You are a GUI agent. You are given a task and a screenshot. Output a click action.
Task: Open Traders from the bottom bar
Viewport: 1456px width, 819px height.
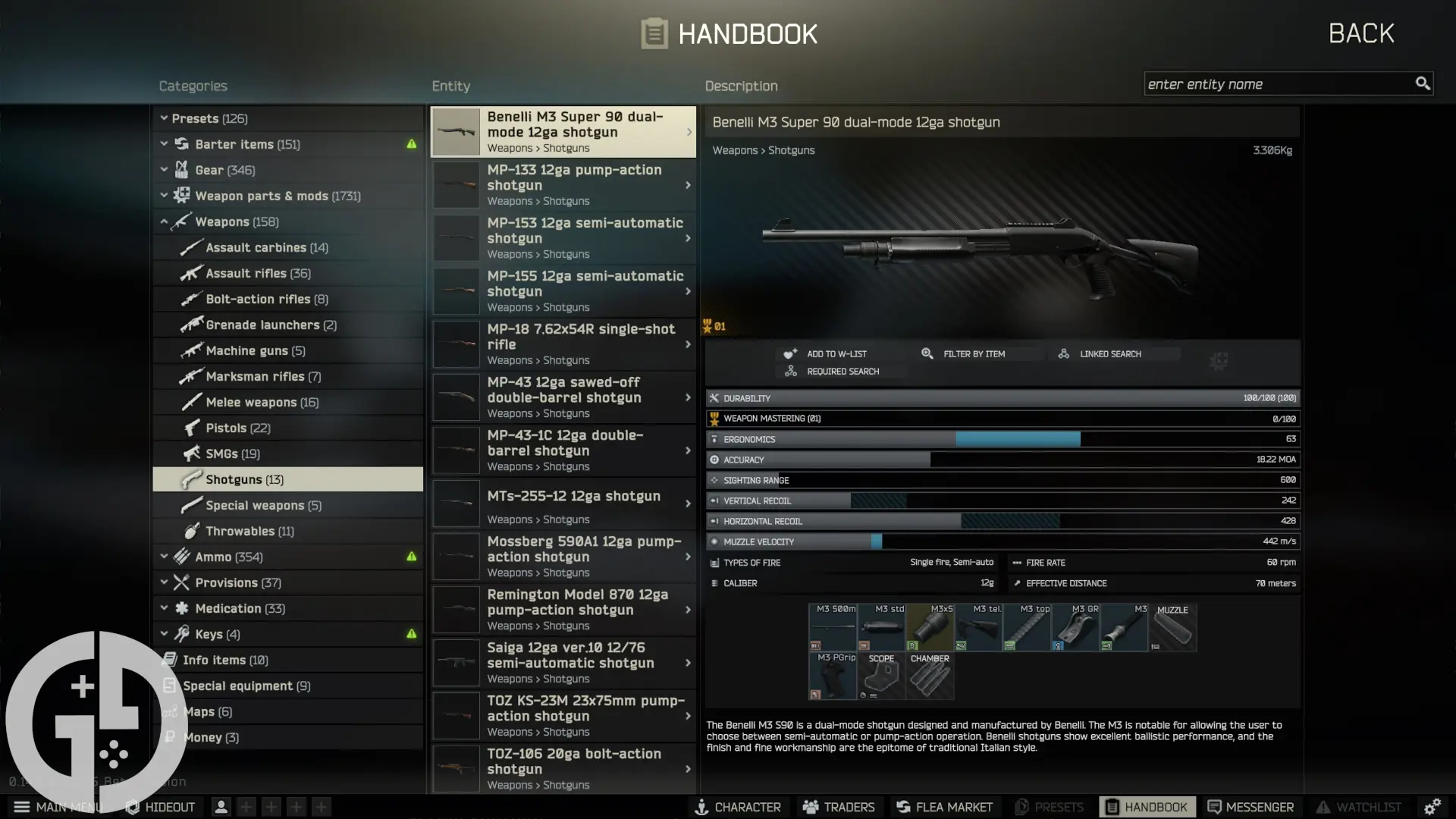(x=839, y=807)
